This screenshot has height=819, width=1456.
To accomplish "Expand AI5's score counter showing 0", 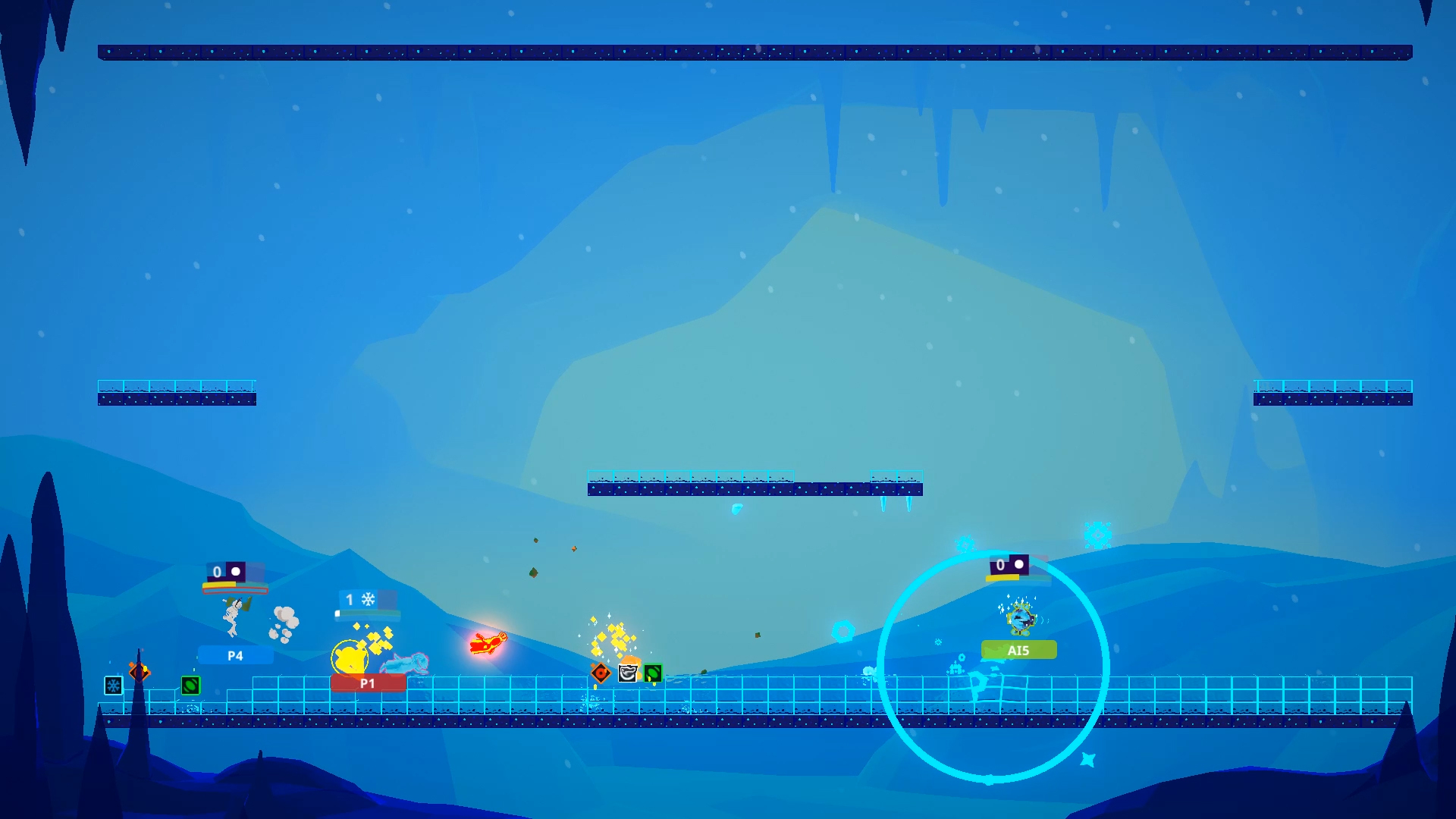I will [x=999, y=565].
